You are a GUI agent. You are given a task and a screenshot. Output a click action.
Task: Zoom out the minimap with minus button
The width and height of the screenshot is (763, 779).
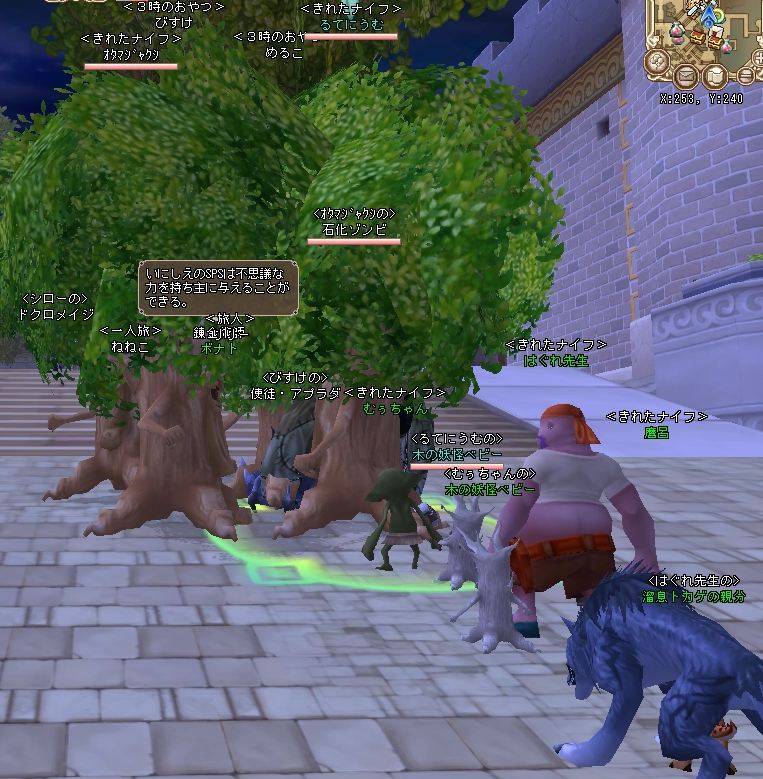pyautogui.click(x=746, y=76)
